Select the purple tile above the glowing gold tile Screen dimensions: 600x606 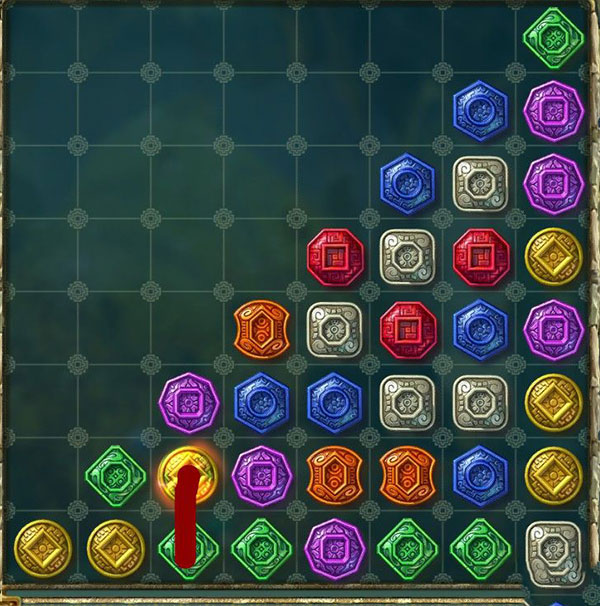[188, 400]
